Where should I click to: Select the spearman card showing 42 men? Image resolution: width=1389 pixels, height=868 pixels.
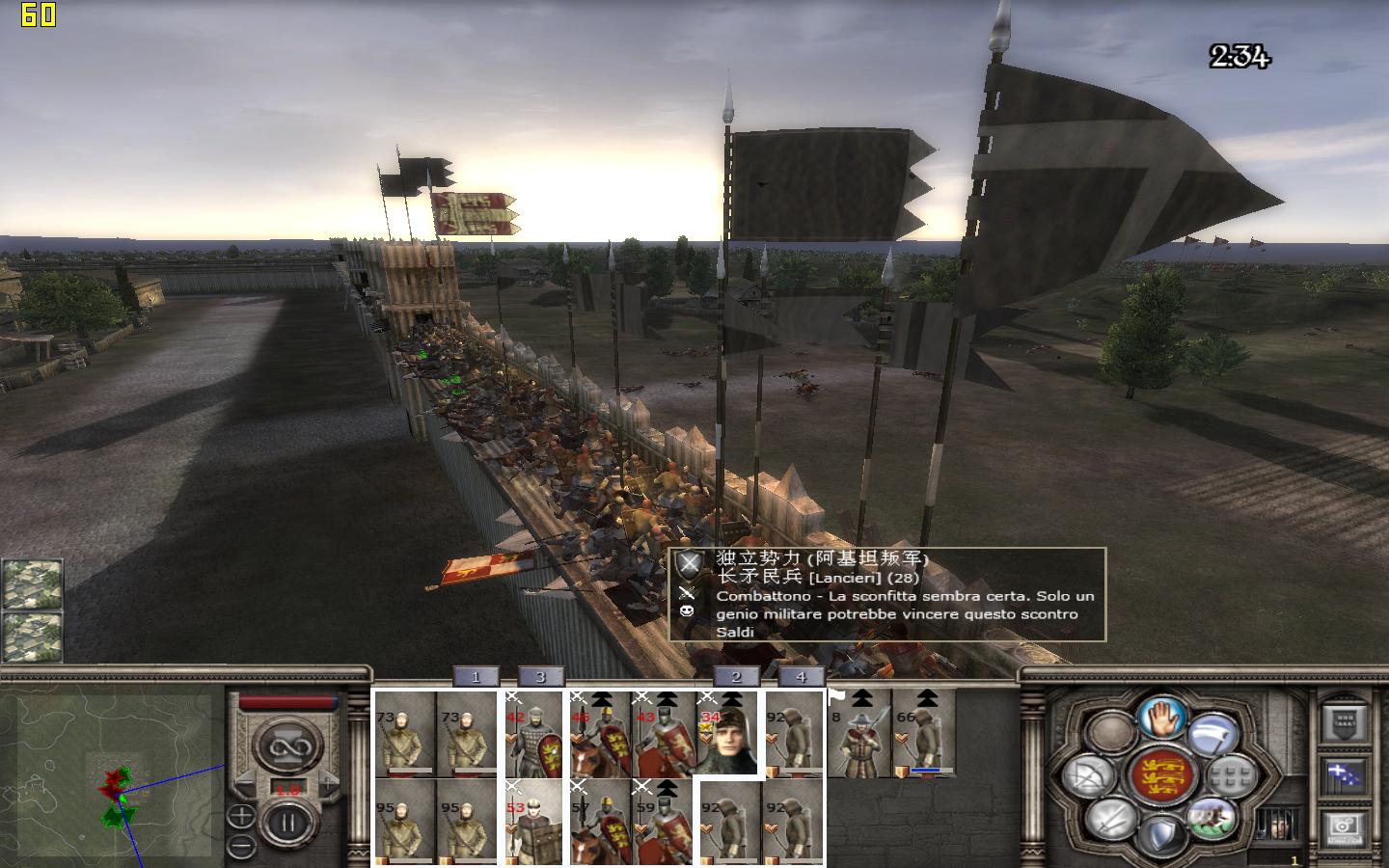[x=533, y=733]
